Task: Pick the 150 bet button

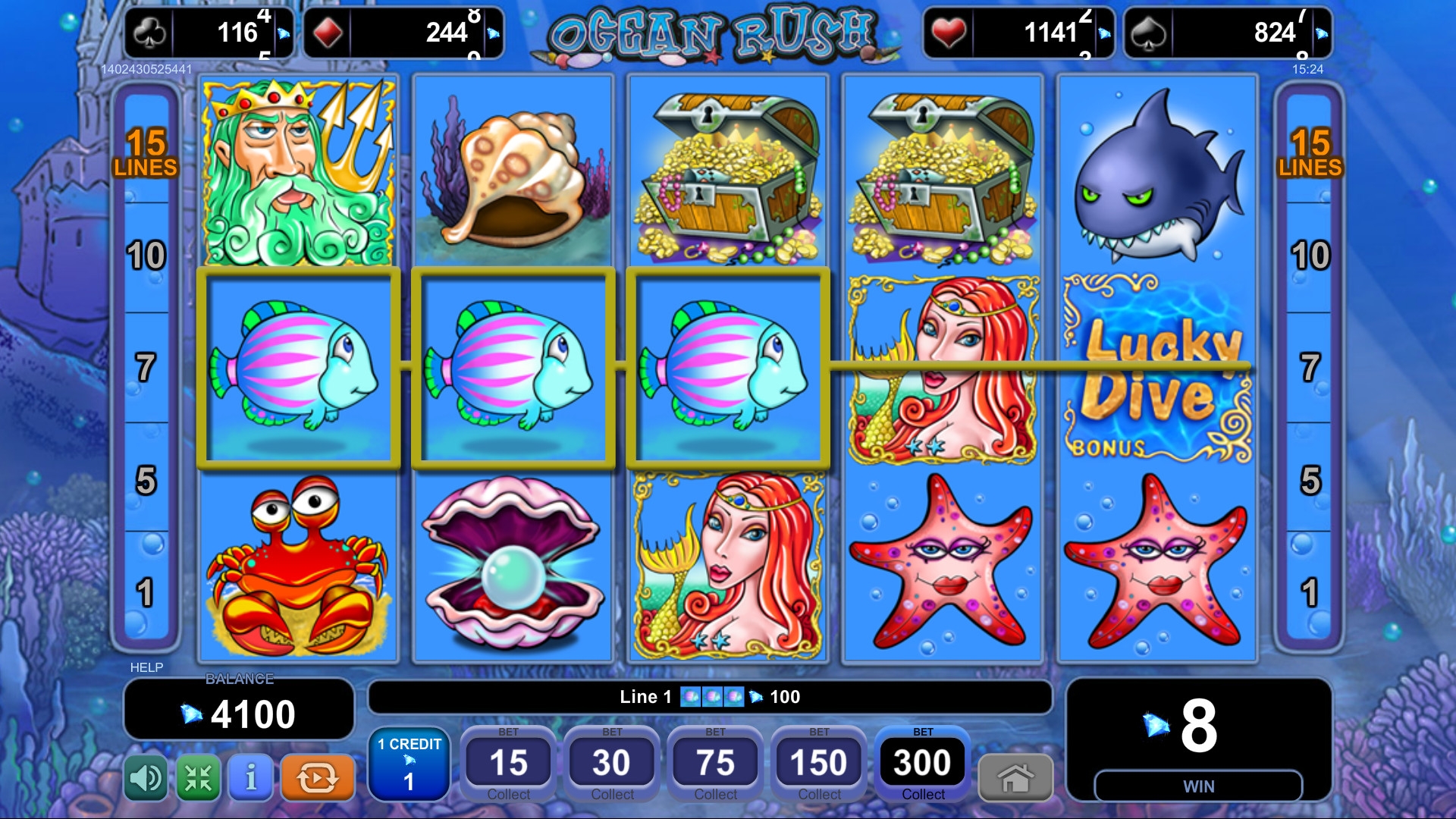Action: tap(819, 764)
